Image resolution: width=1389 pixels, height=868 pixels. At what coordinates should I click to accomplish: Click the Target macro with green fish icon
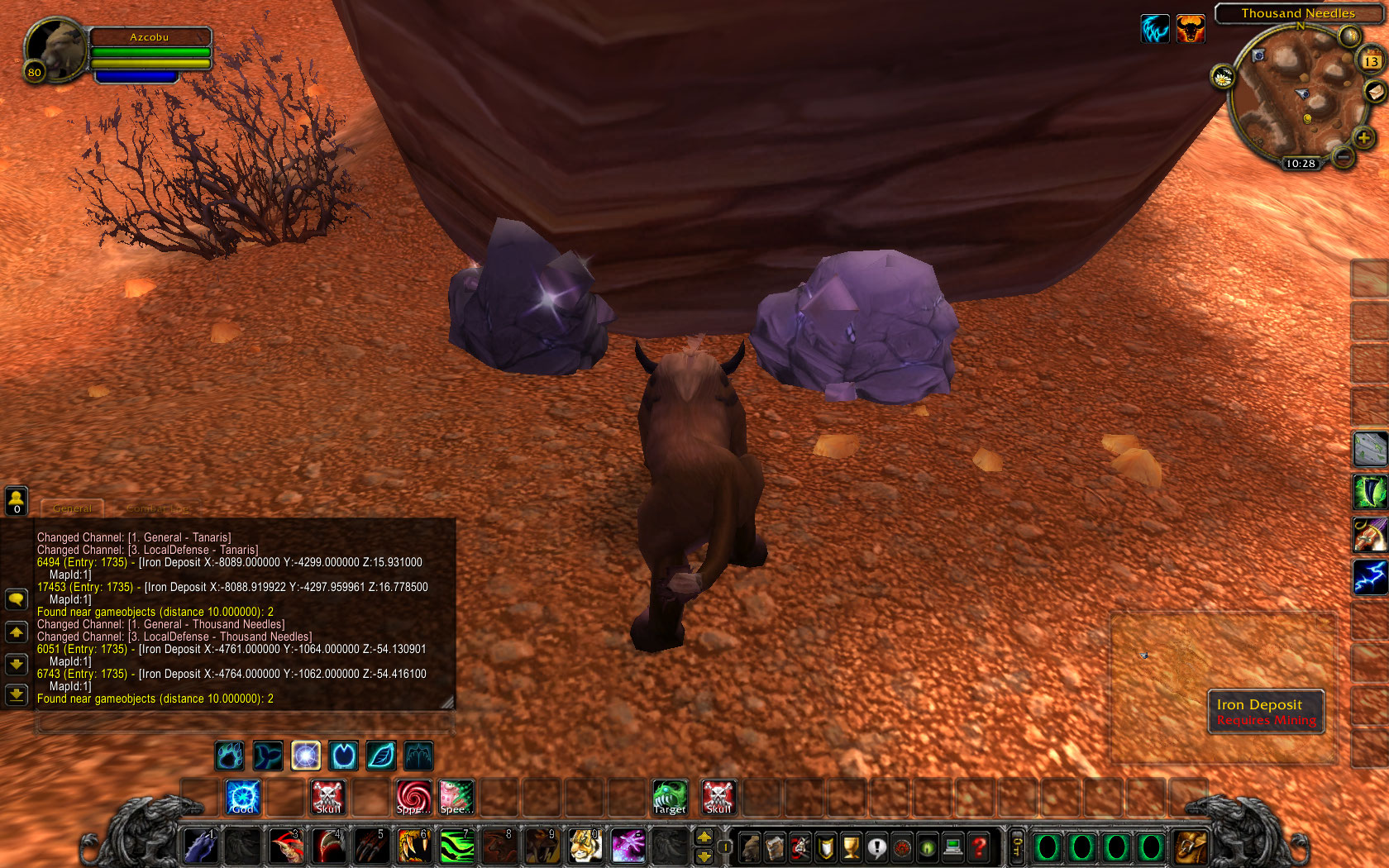[x=669, y=796]
